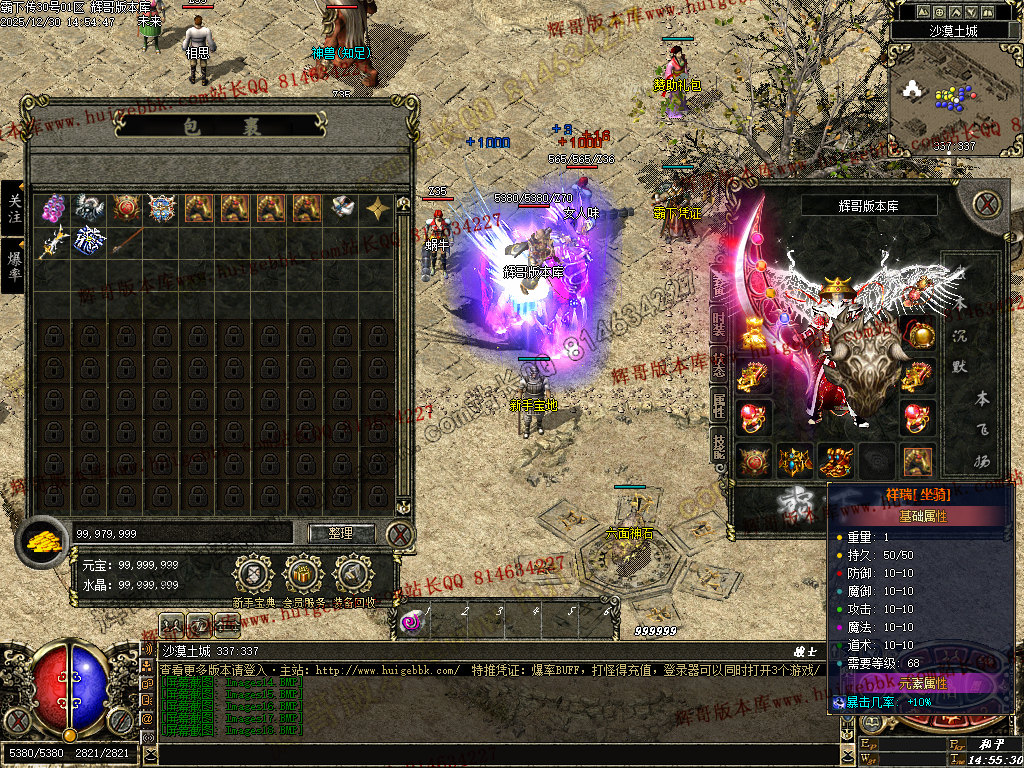
Task: Open the 新手宝典 newbie guide
Action: click(254, 575)
